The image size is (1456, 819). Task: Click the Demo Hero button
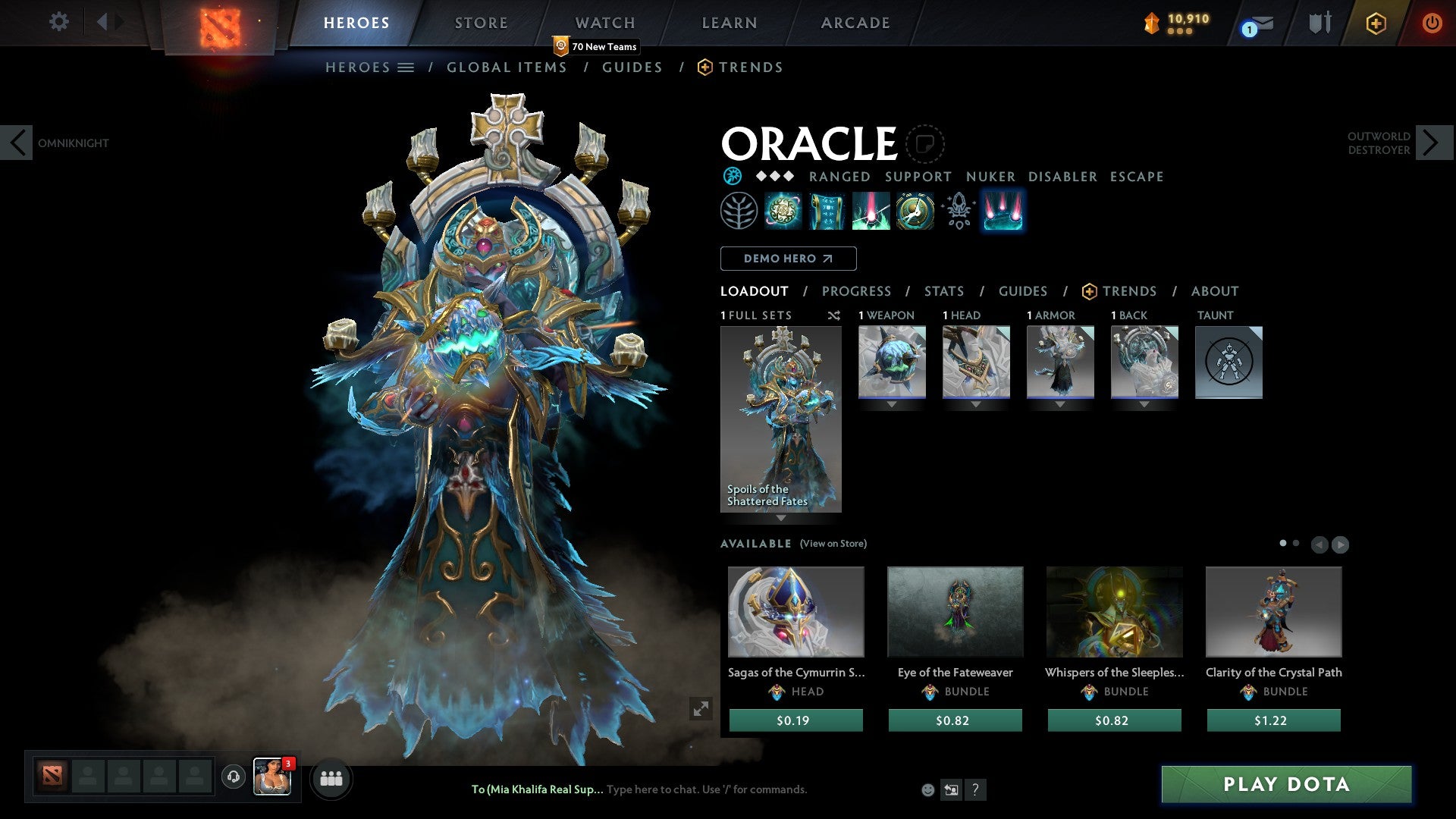[x=787, y=259]
